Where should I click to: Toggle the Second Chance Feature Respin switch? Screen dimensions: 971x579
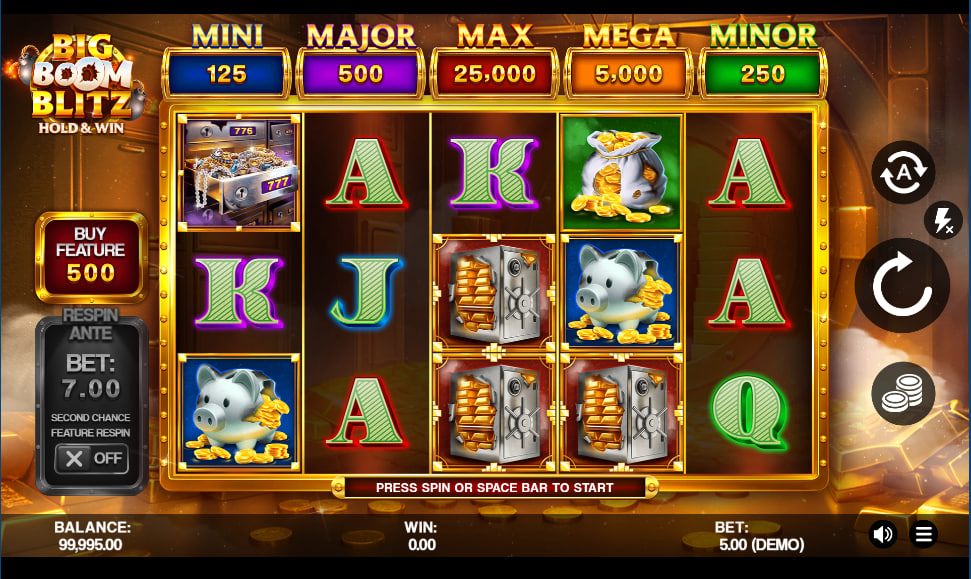point(91,458)
